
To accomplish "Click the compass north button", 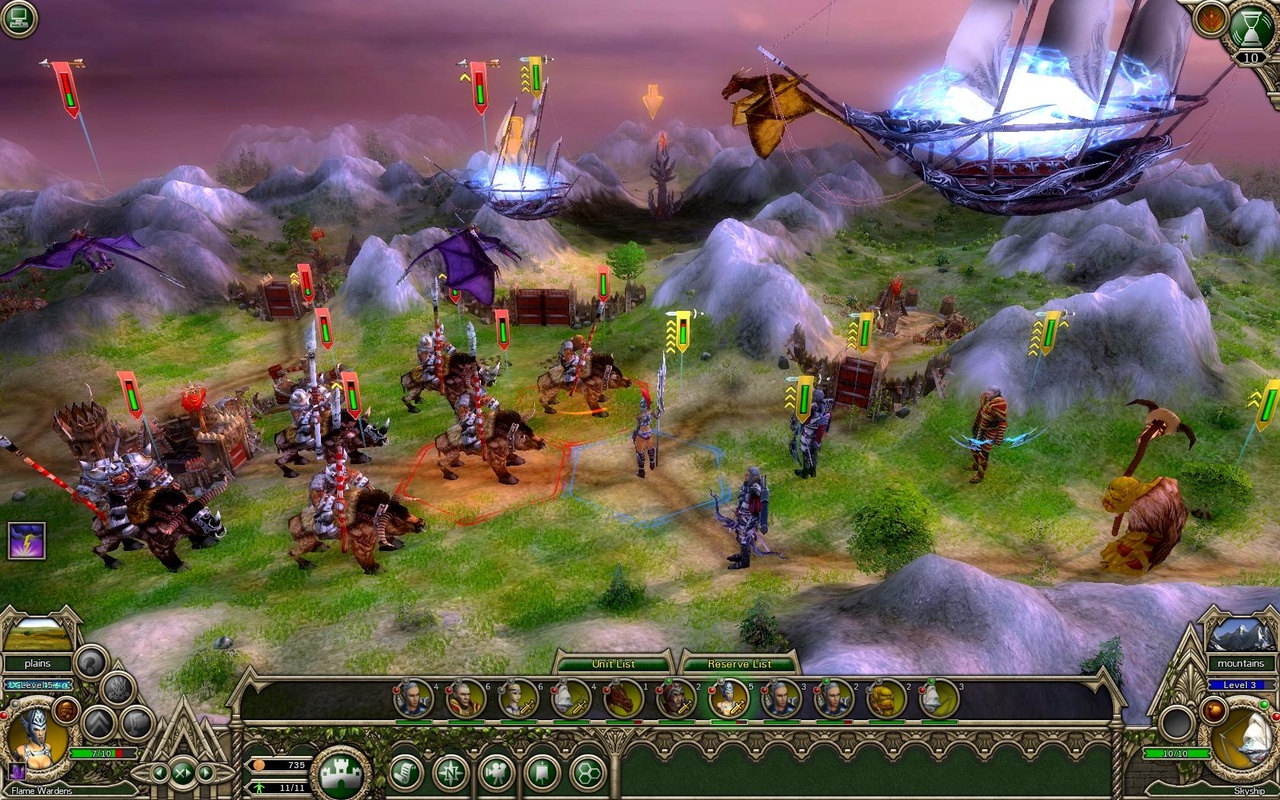I will coord(451,773).
